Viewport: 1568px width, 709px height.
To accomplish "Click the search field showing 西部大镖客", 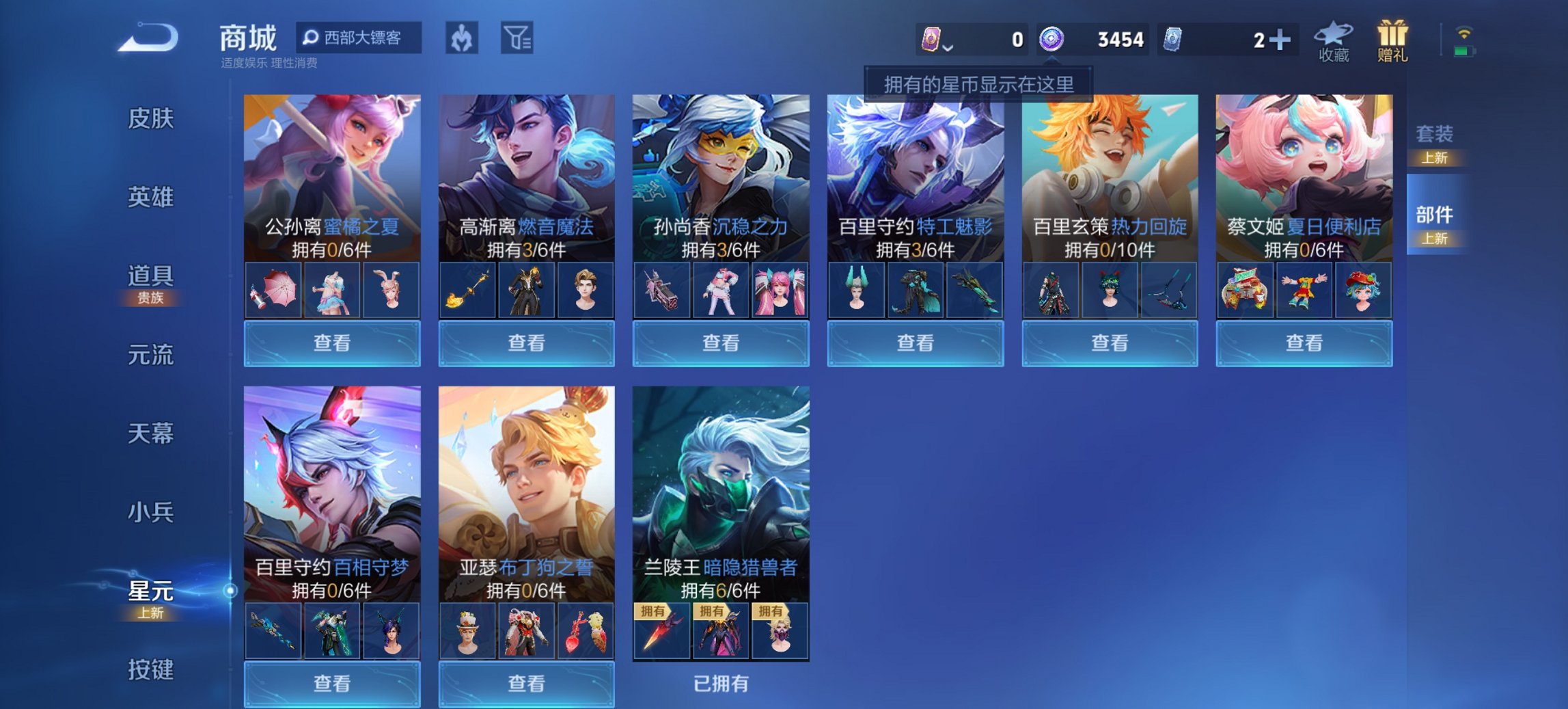I will click(x=358, y=39).
